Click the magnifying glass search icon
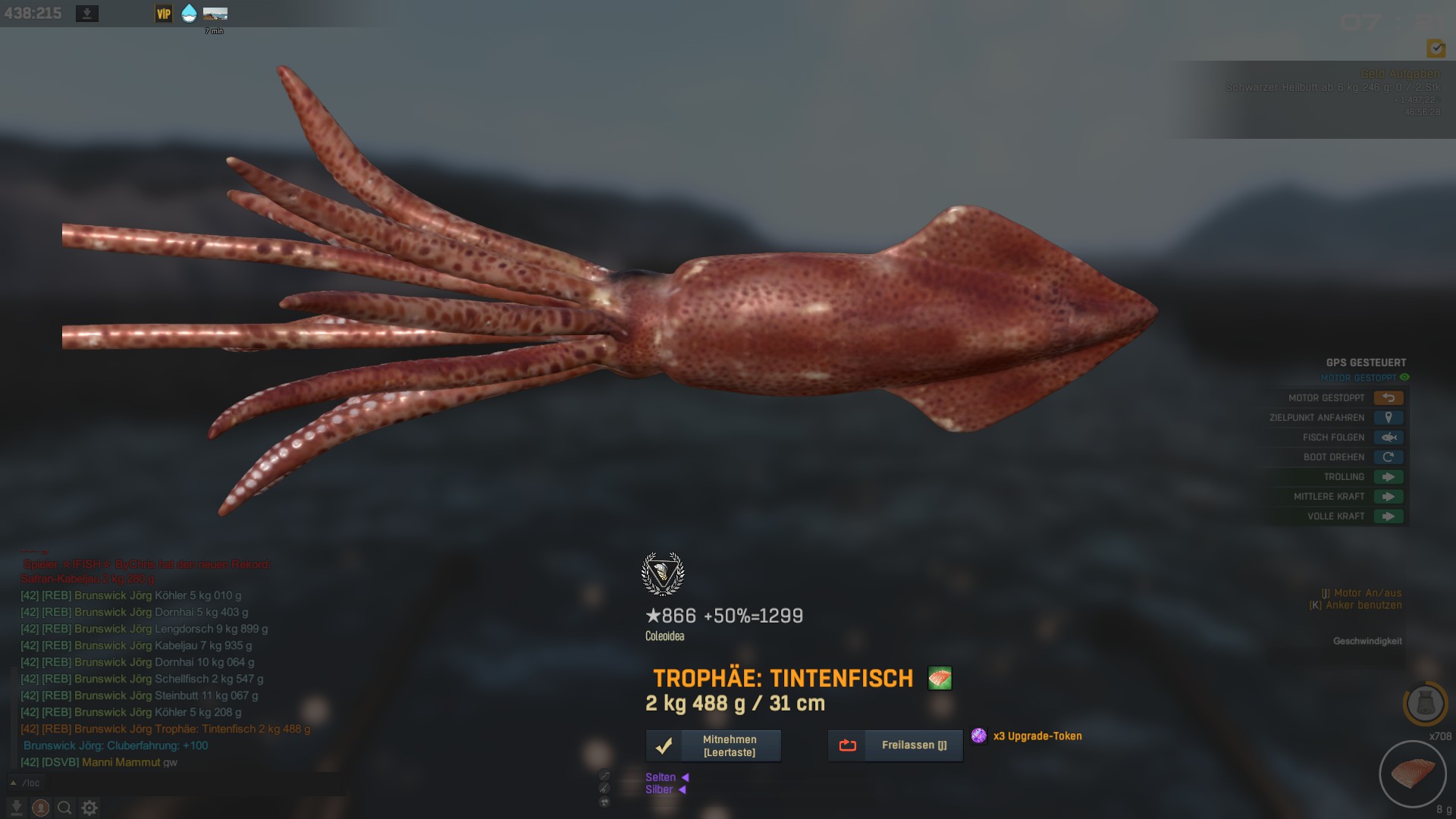This screenshot has width=1456, height=819. pyautogui.click(x=65, y=808)
